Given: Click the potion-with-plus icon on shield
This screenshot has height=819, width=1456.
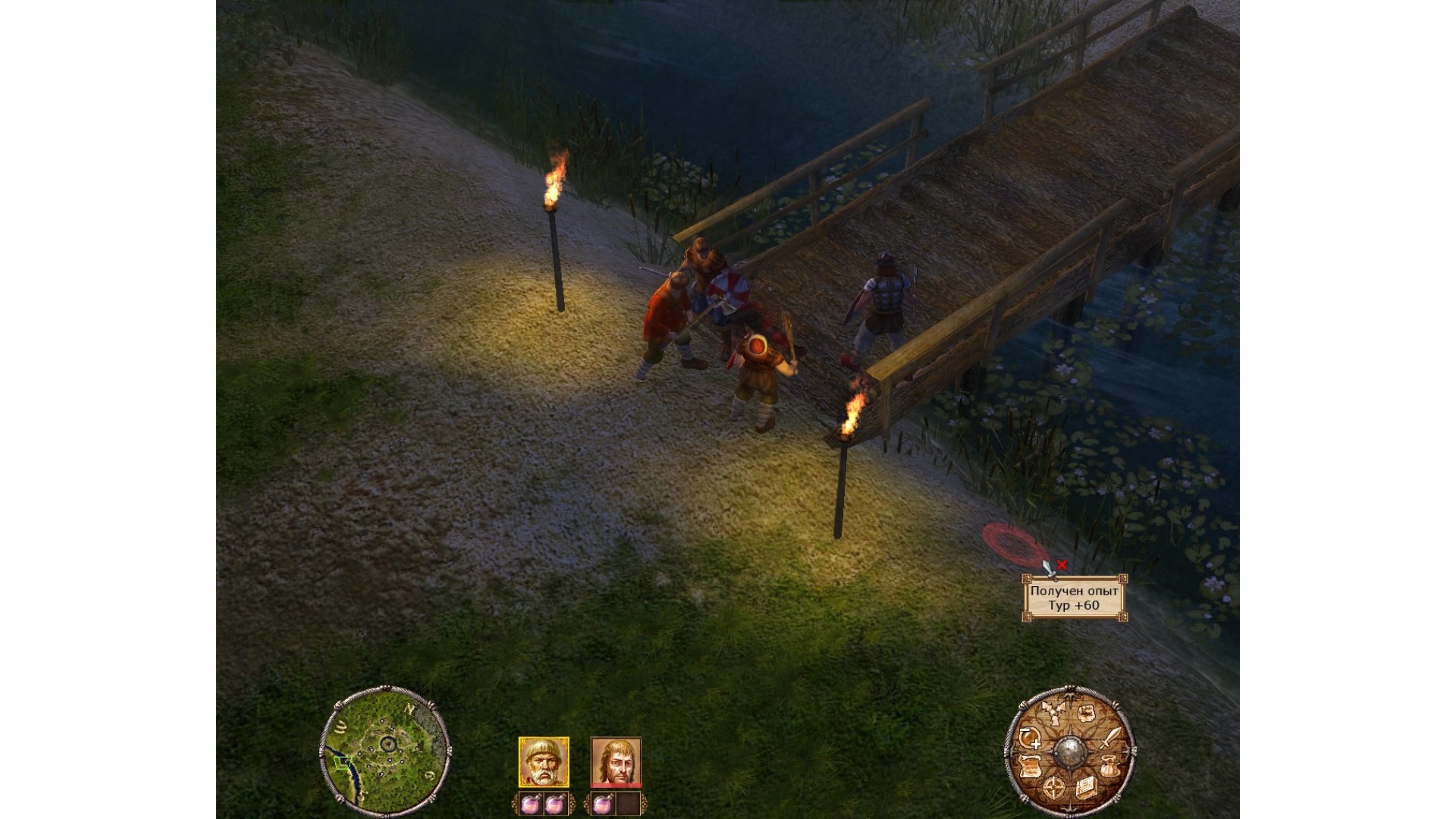Looking at the screenshot, I should [1029, 738].
